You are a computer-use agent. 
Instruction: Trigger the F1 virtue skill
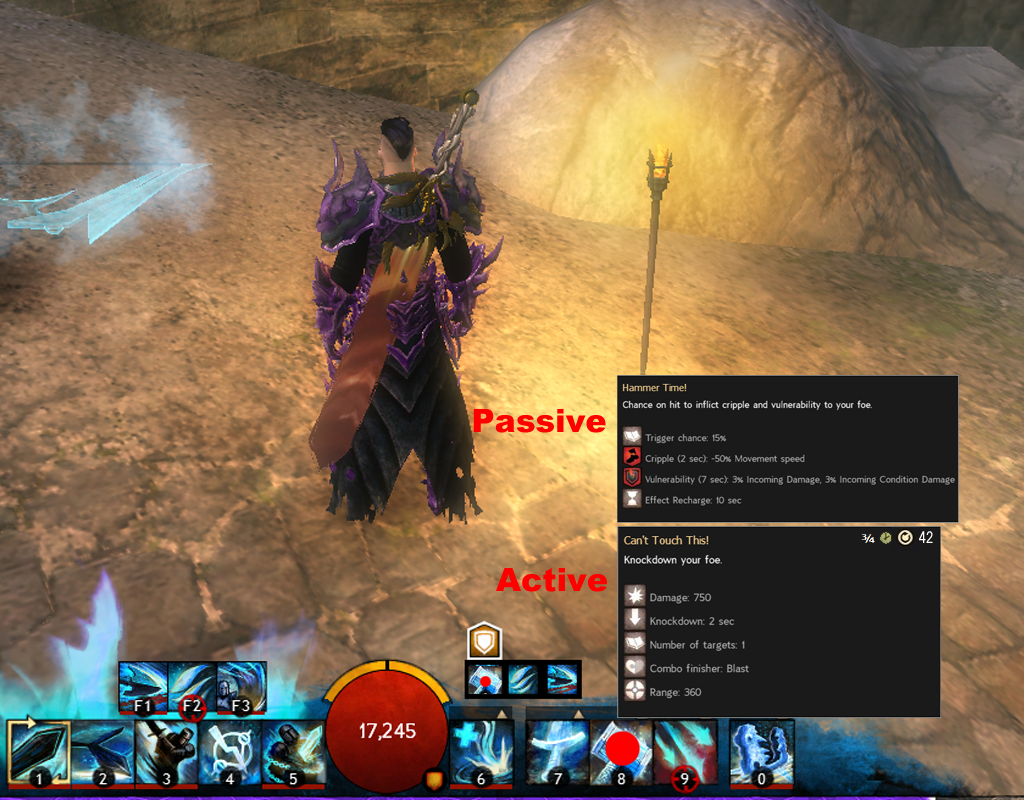pos(143,687)
